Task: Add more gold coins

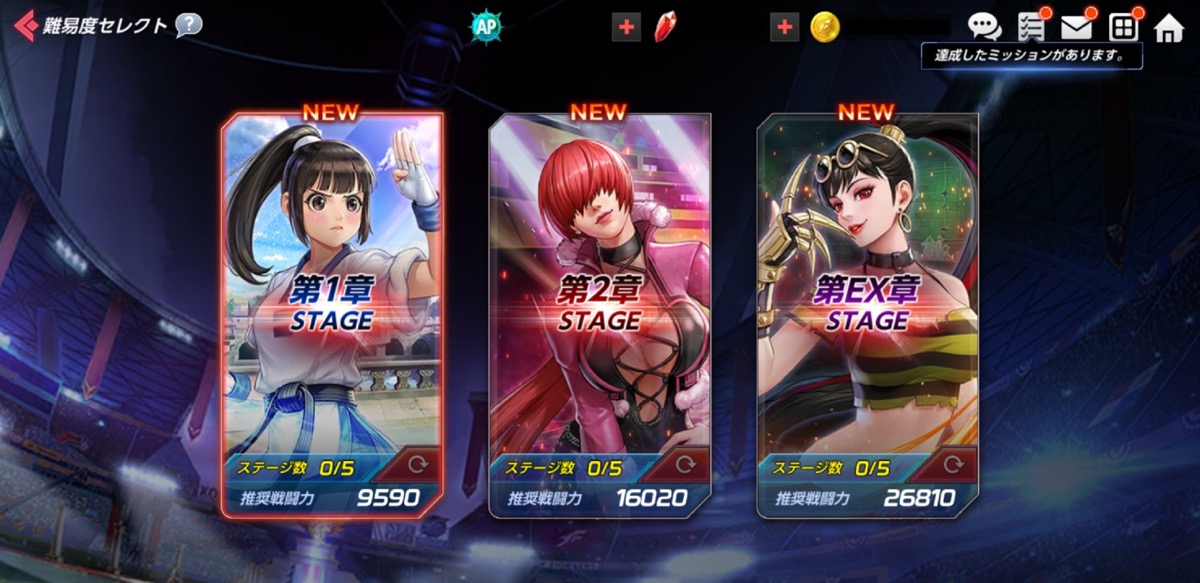Action: point(785,28)
